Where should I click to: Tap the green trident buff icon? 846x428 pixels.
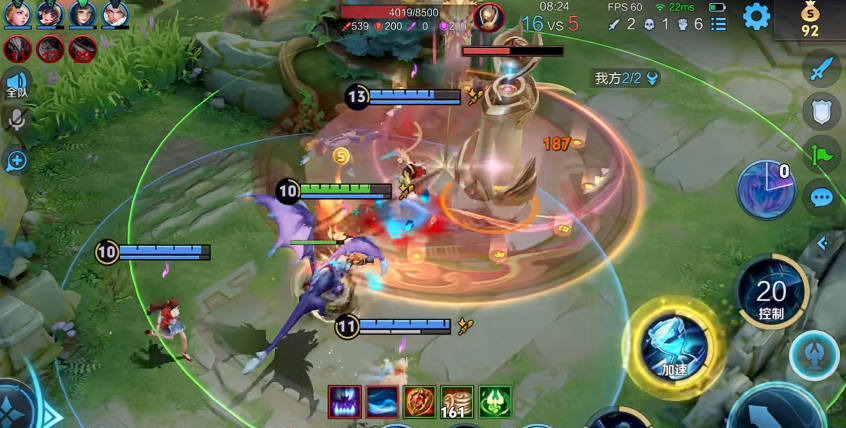(495, 401)
